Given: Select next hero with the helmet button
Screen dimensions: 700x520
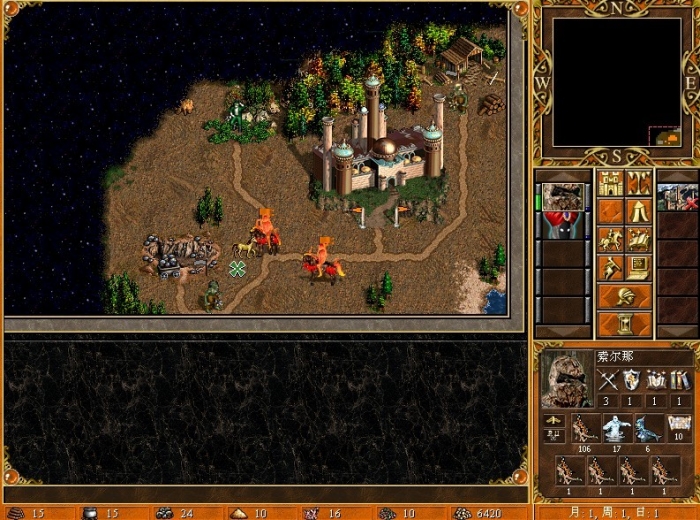Looking at the screenshot, I should pyautogui.click(x=624, y=296).
